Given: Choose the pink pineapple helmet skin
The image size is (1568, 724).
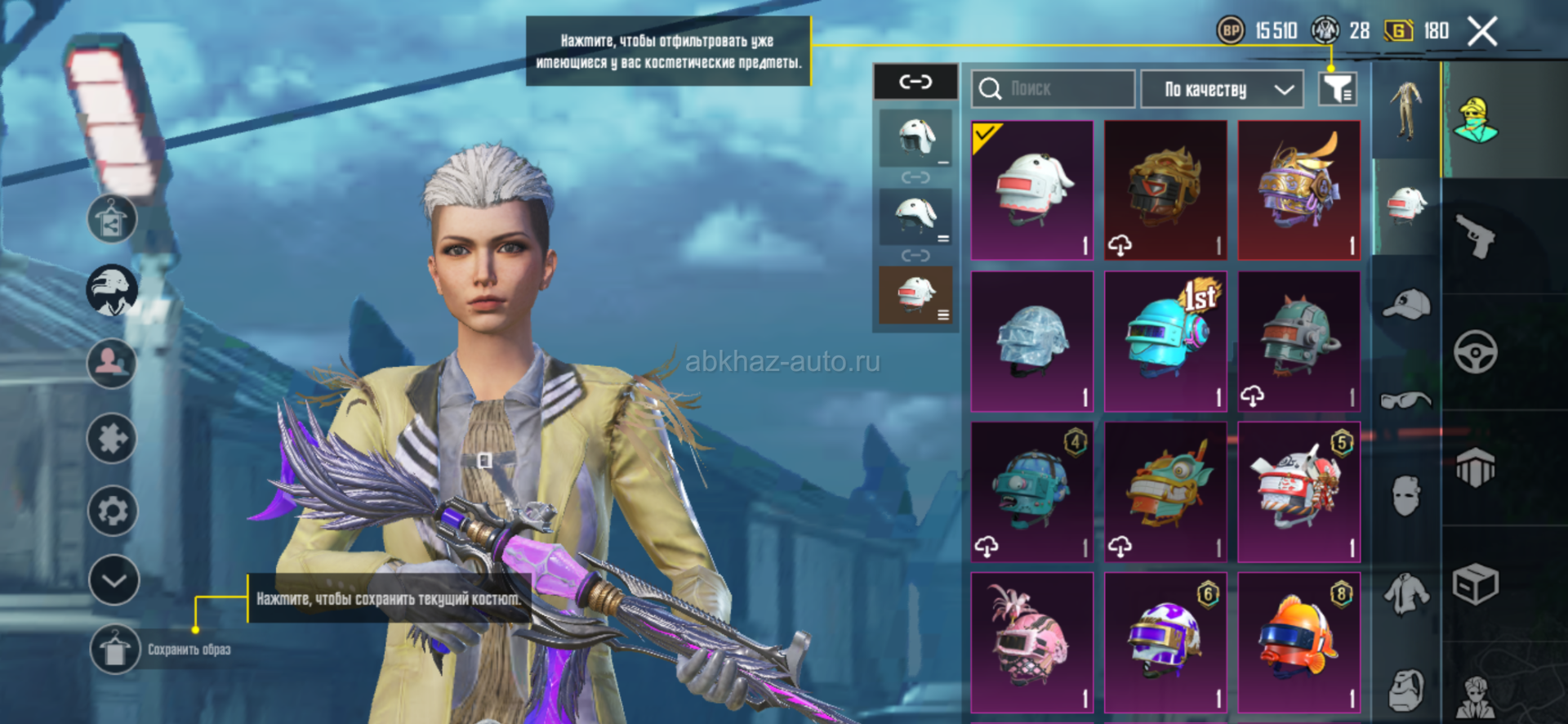Looking at the screenshot, I should click(1032, 642).
